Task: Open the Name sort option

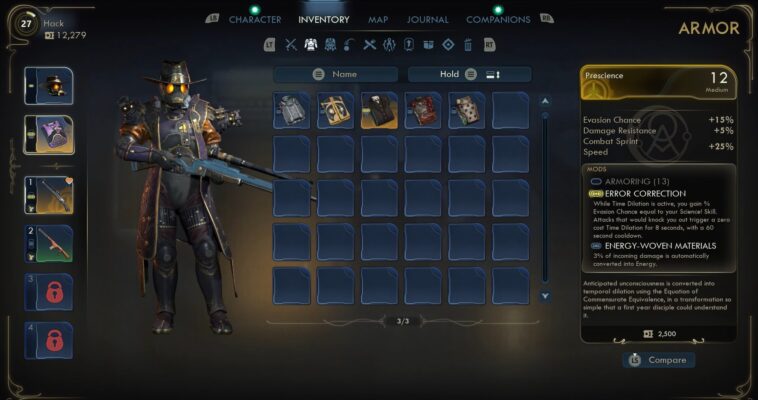Action: [x=336, y=74]
